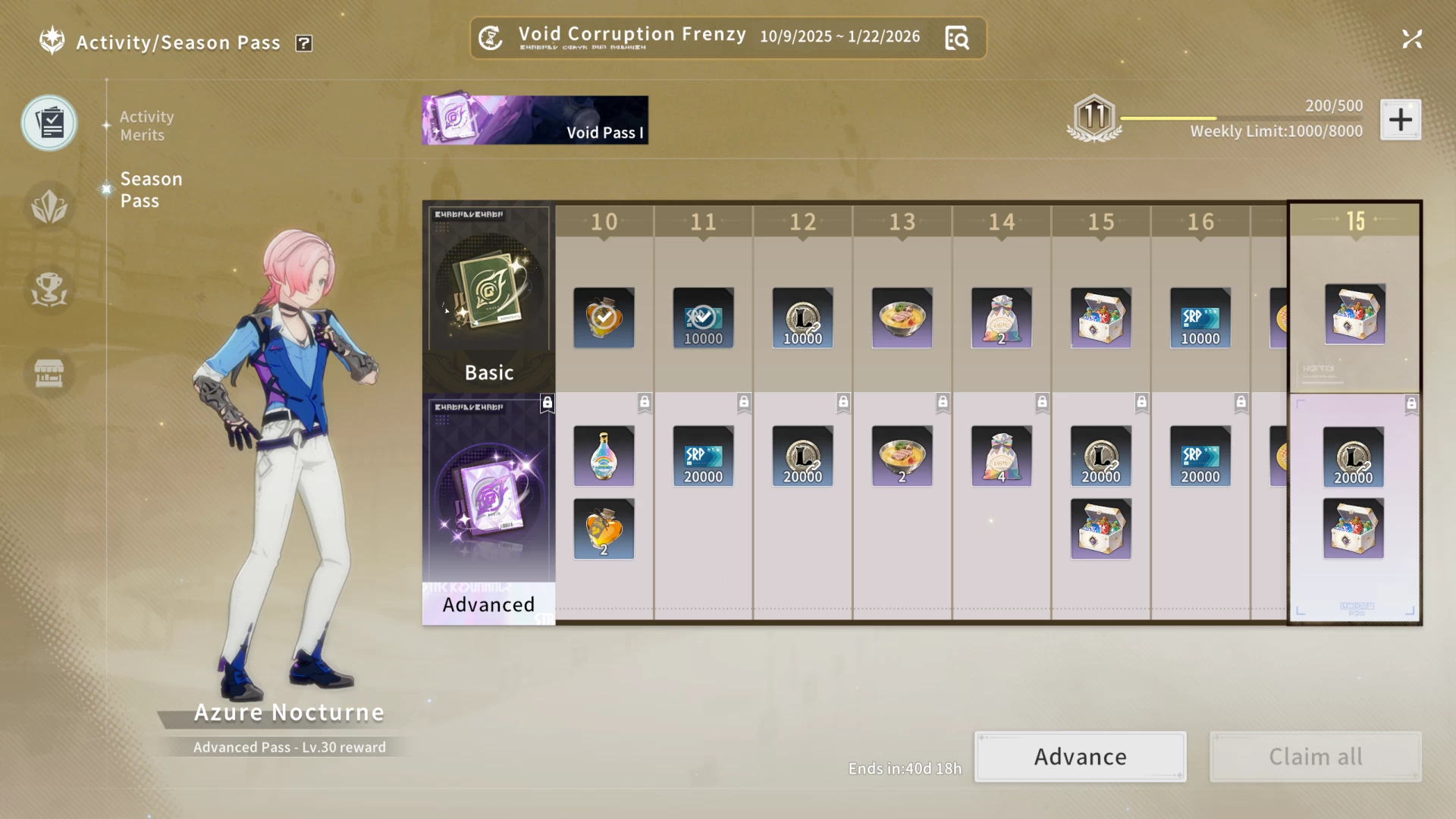Select level 14 advanced gift bag reward

click(x=1001, y=456)
